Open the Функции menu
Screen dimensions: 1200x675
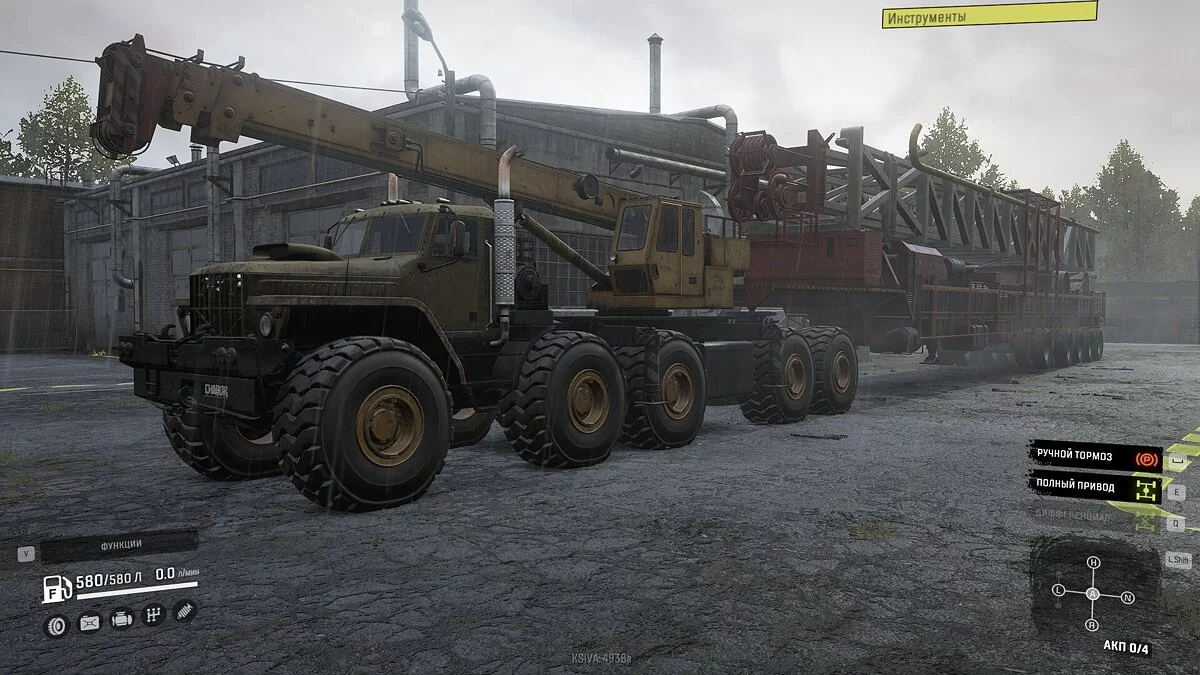pos(118,546)
